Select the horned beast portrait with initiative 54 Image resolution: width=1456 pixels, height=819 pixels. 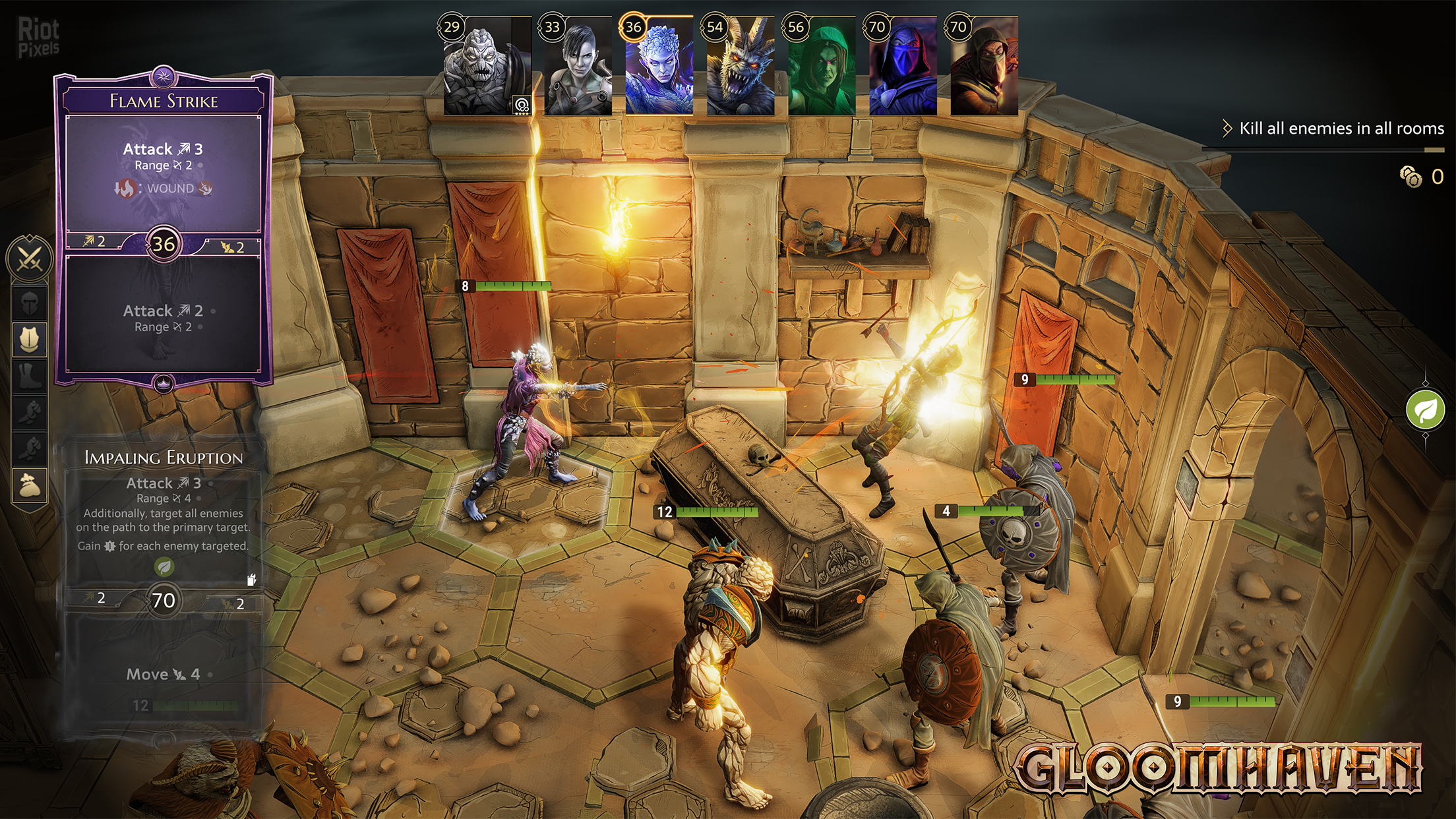click(x=741, y=67)
